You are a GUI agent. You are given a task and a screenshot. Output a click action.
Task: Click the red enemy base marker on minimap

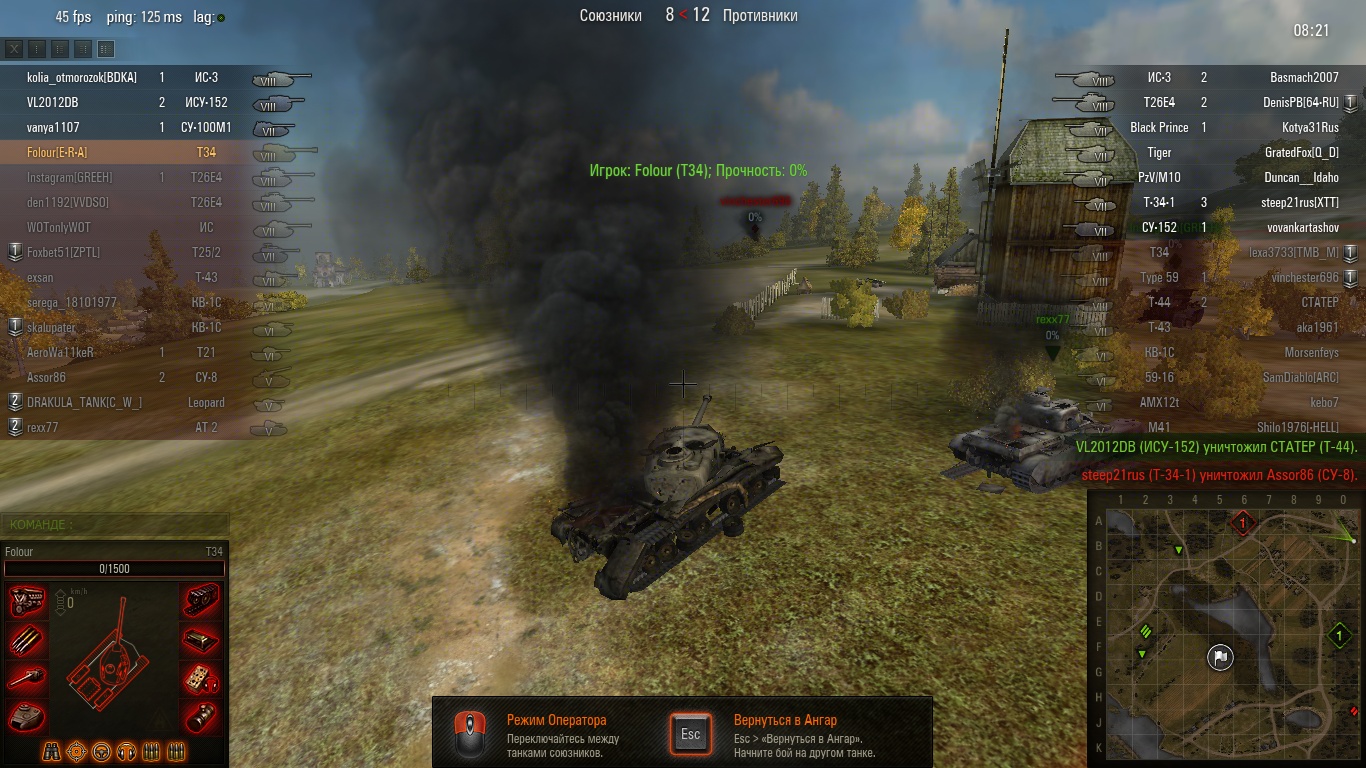[x=1243, y=522]
